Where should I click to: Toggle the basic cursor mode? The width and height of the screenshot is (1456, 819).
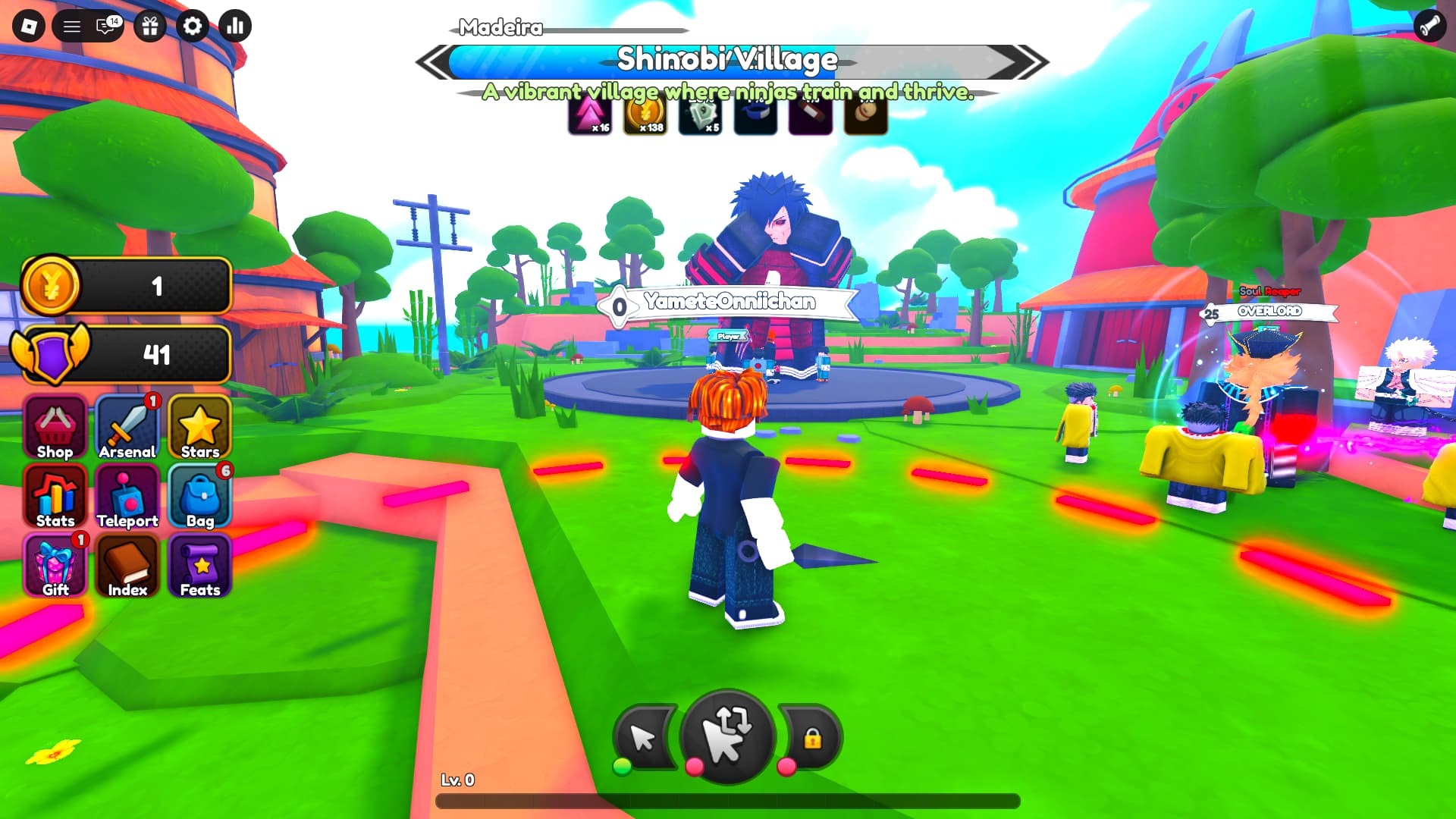(x=644, y=736)
